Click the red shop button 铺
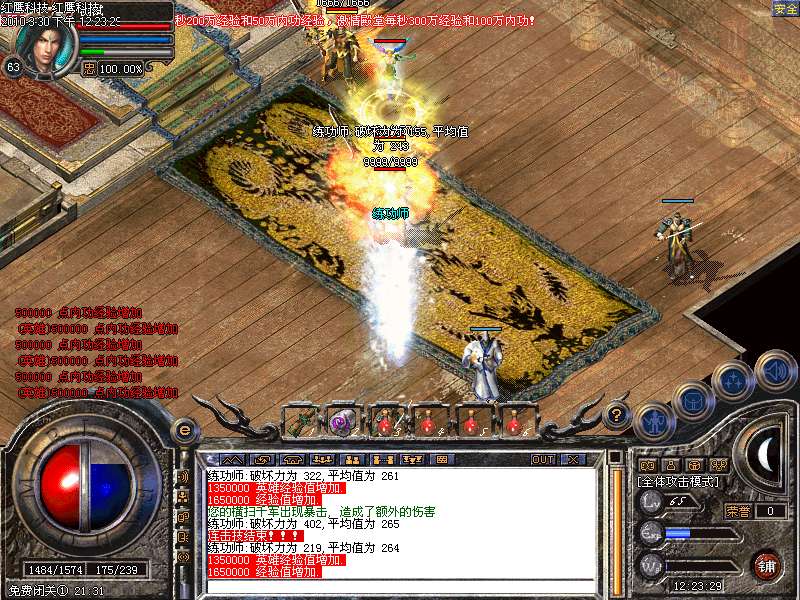This screenshot has width=800, height=600. pos(766,565)
